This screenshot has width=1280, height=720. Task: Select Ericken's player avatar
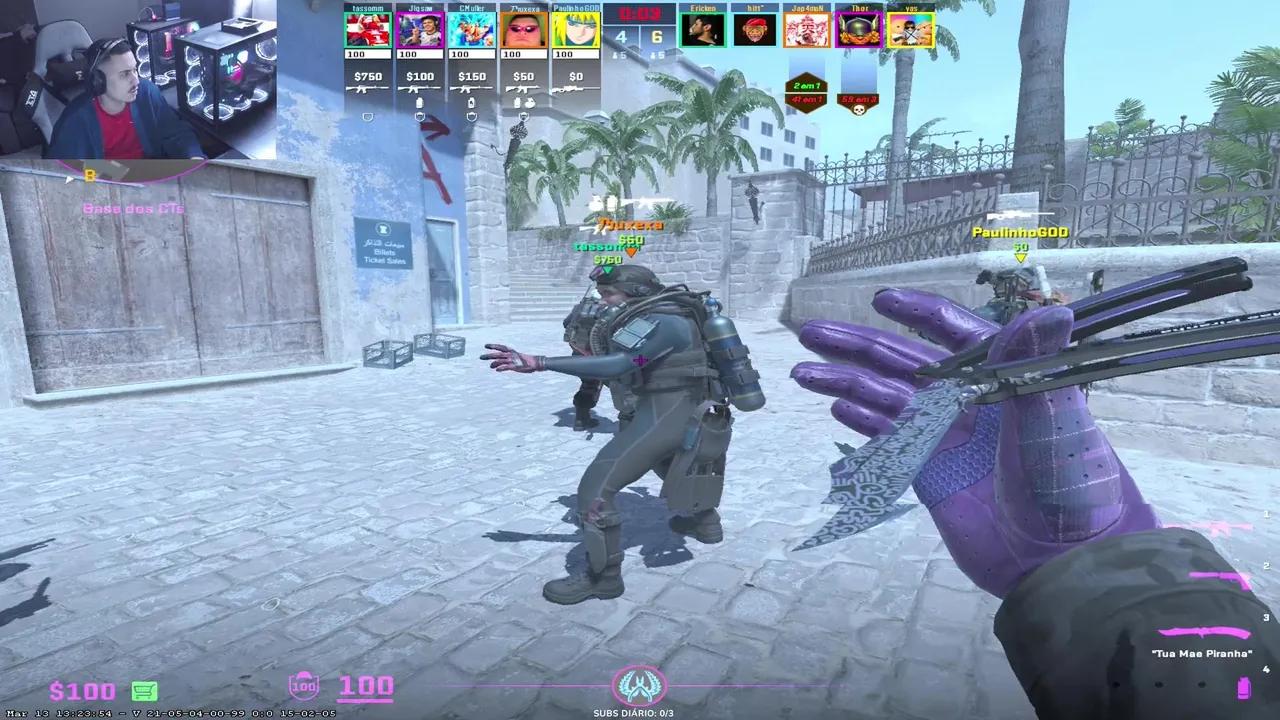pyautogui.click(x=705, y=28)
